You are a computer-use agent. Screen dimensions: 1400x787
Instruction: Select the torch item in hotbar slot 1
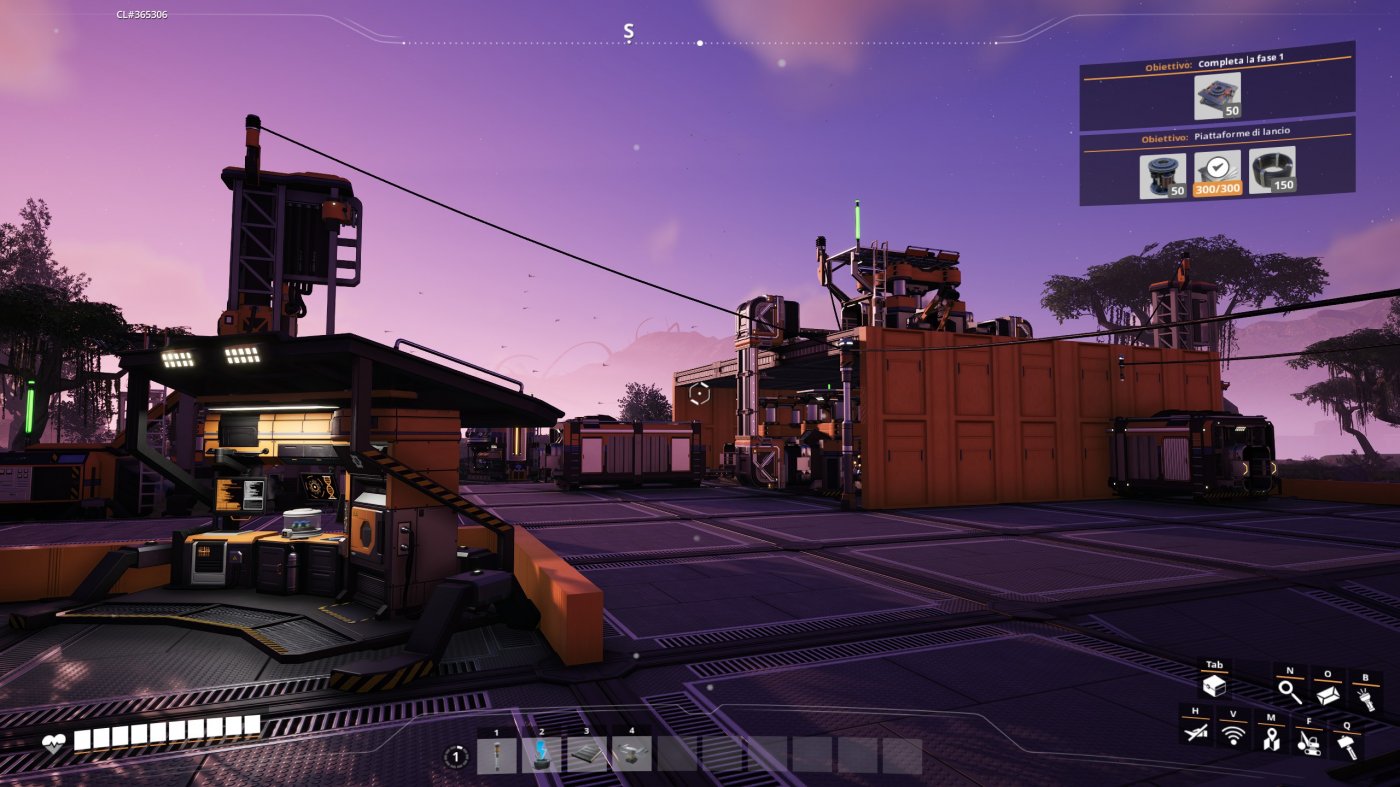click(x=497, y=754)
